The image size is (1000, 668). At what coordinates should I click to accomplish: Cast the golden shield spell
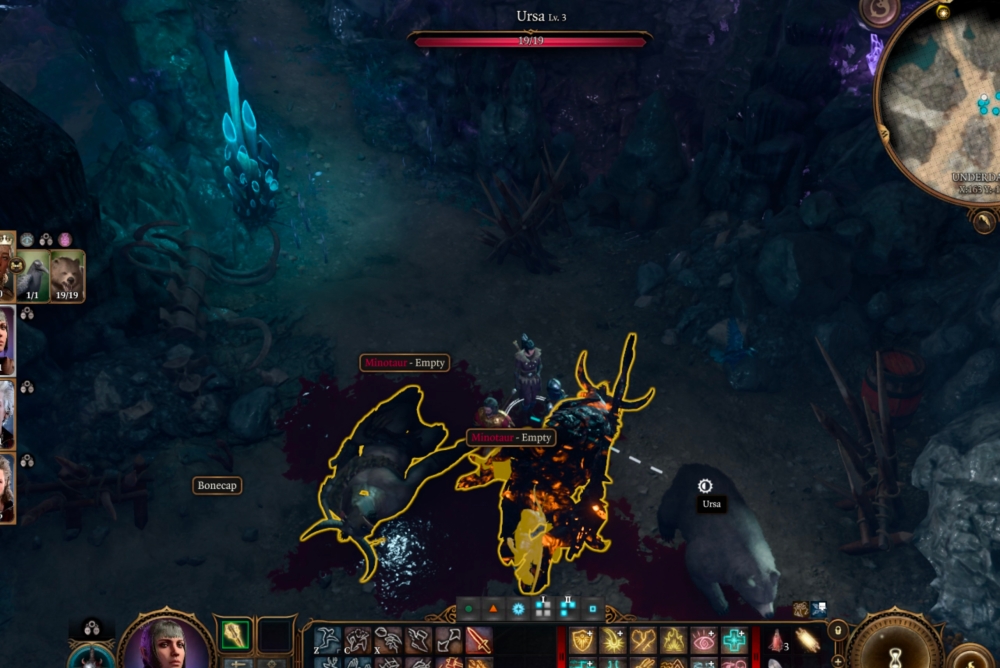pos(583,640)
